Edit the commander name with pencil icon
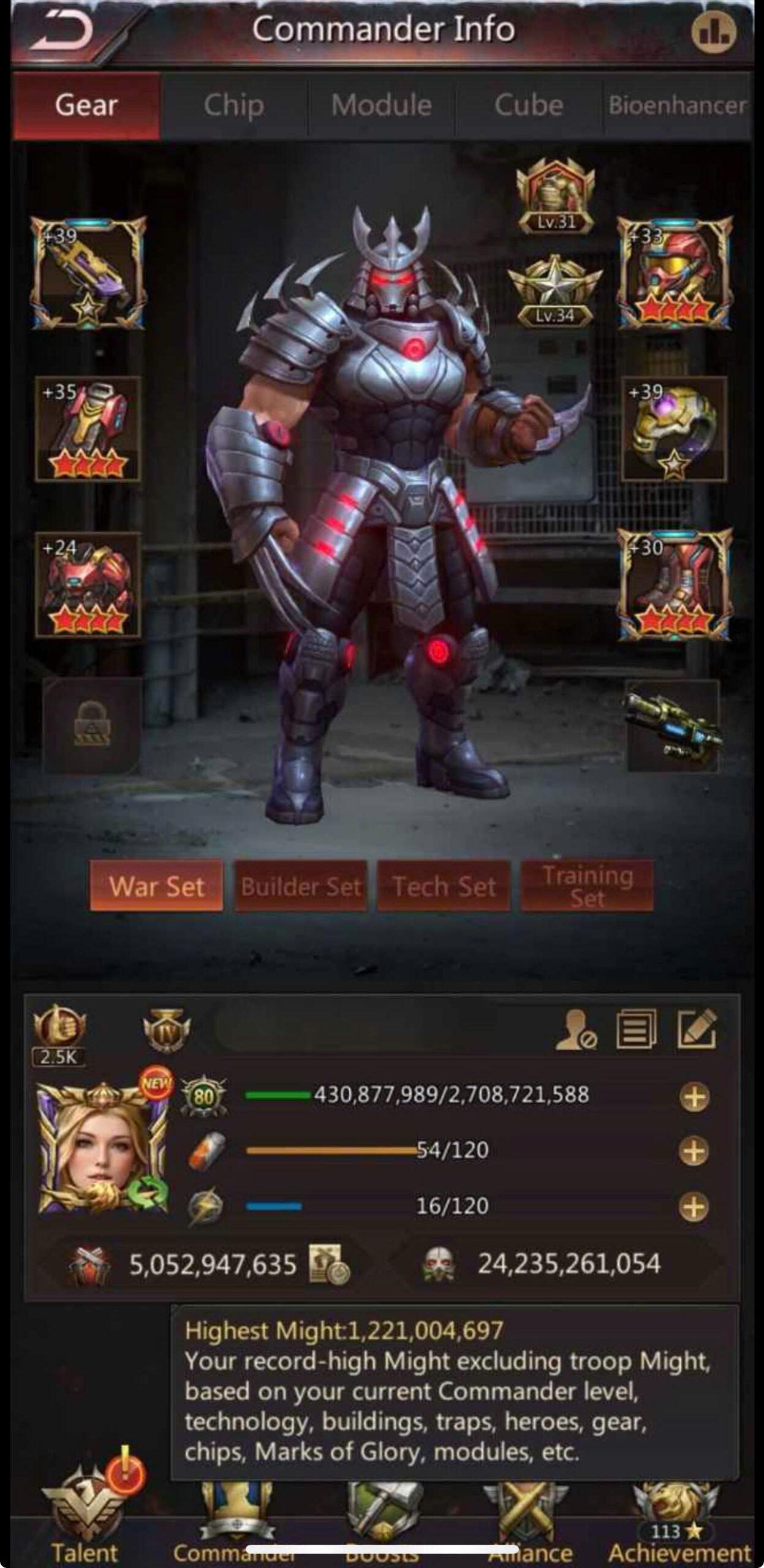Viewport: 764px width, 1568px height. [x=697, y=1028]
